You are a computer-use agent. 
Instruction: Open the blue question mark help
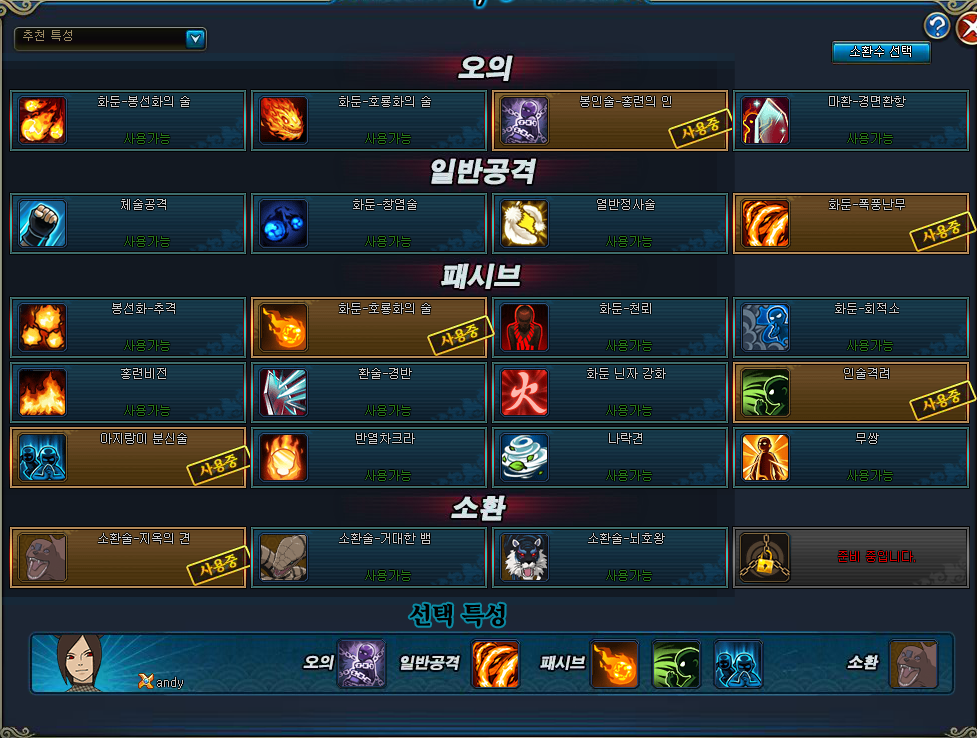point(937,25)
